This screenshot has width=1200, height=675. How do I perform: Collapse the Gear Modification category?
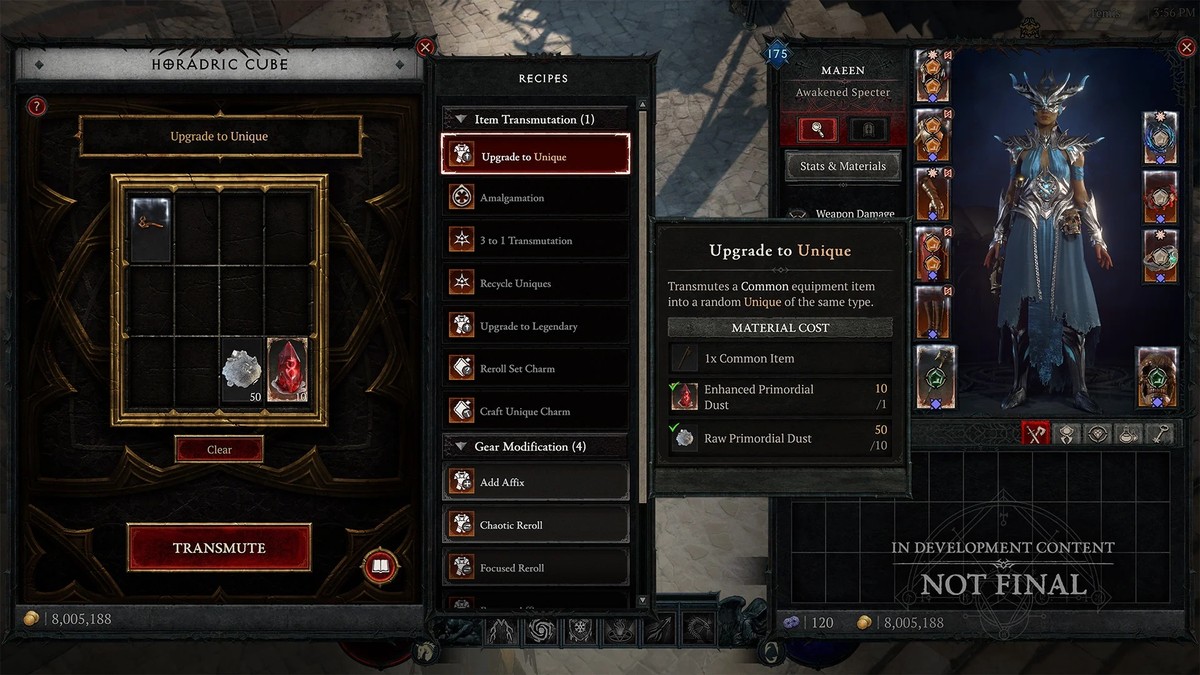461,446
